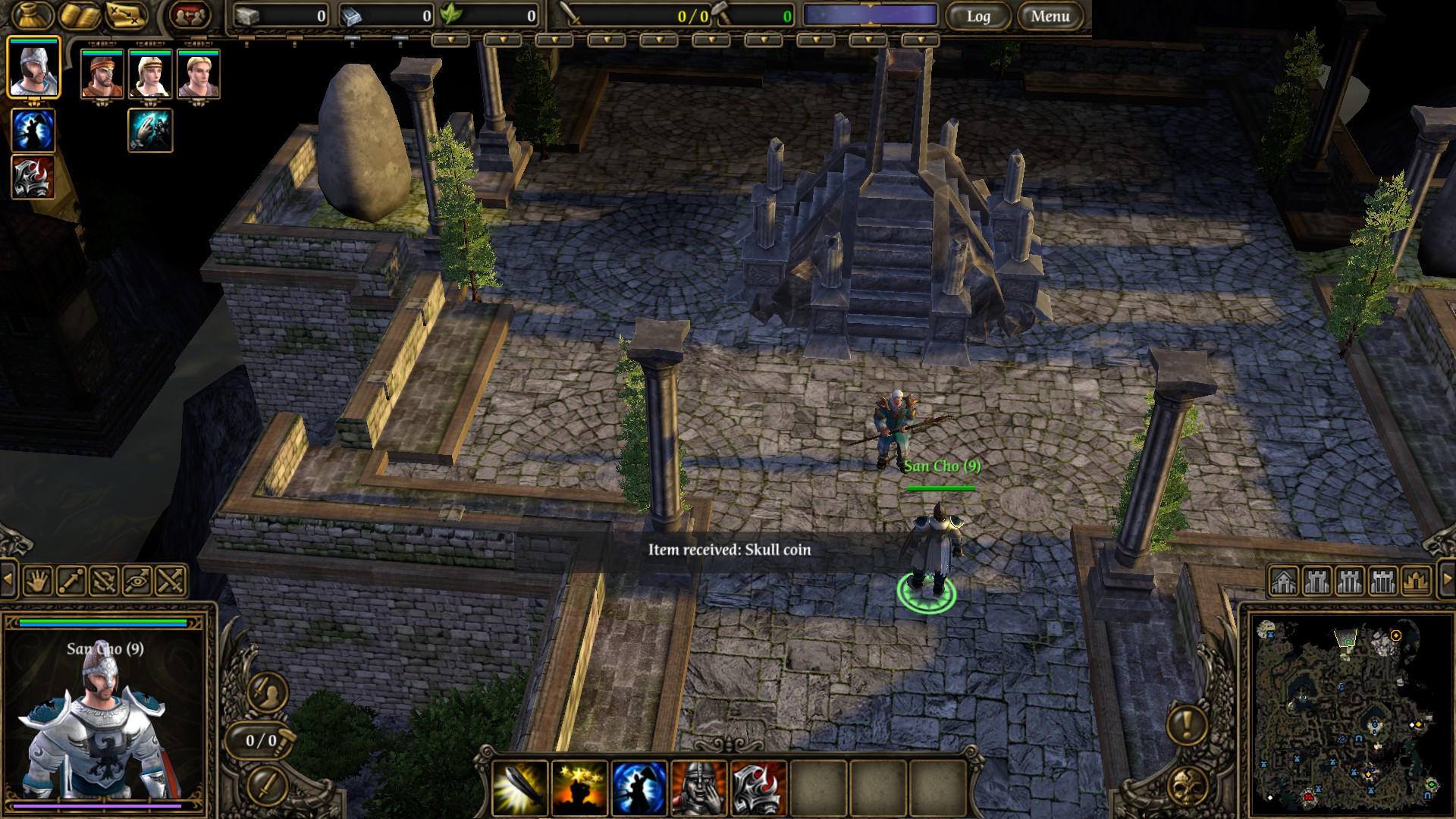Screen dimensions: 1456x819
Task: Select the helmeted hero portrait
Action: (33, 68)
